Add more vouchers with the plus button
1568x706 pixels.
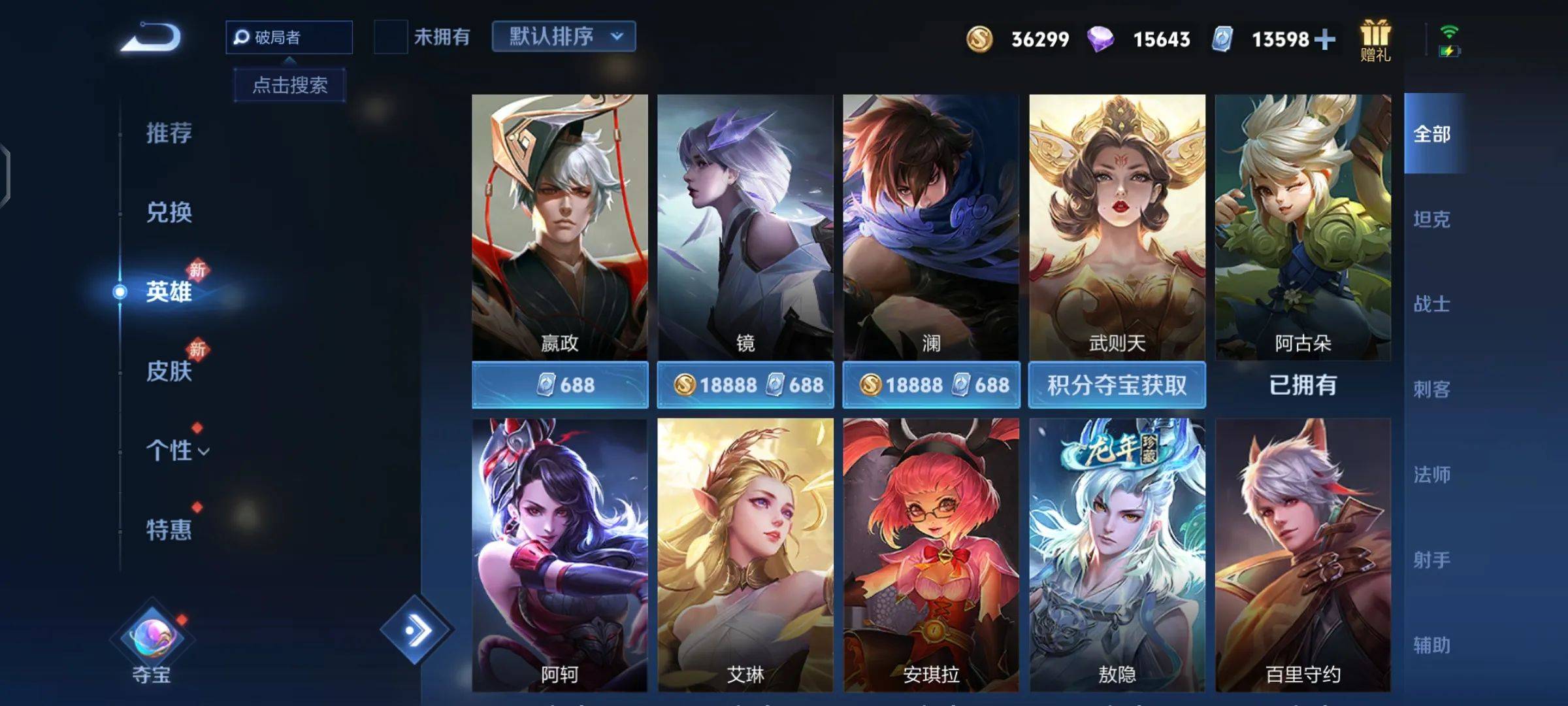[x=1325, y=40]
